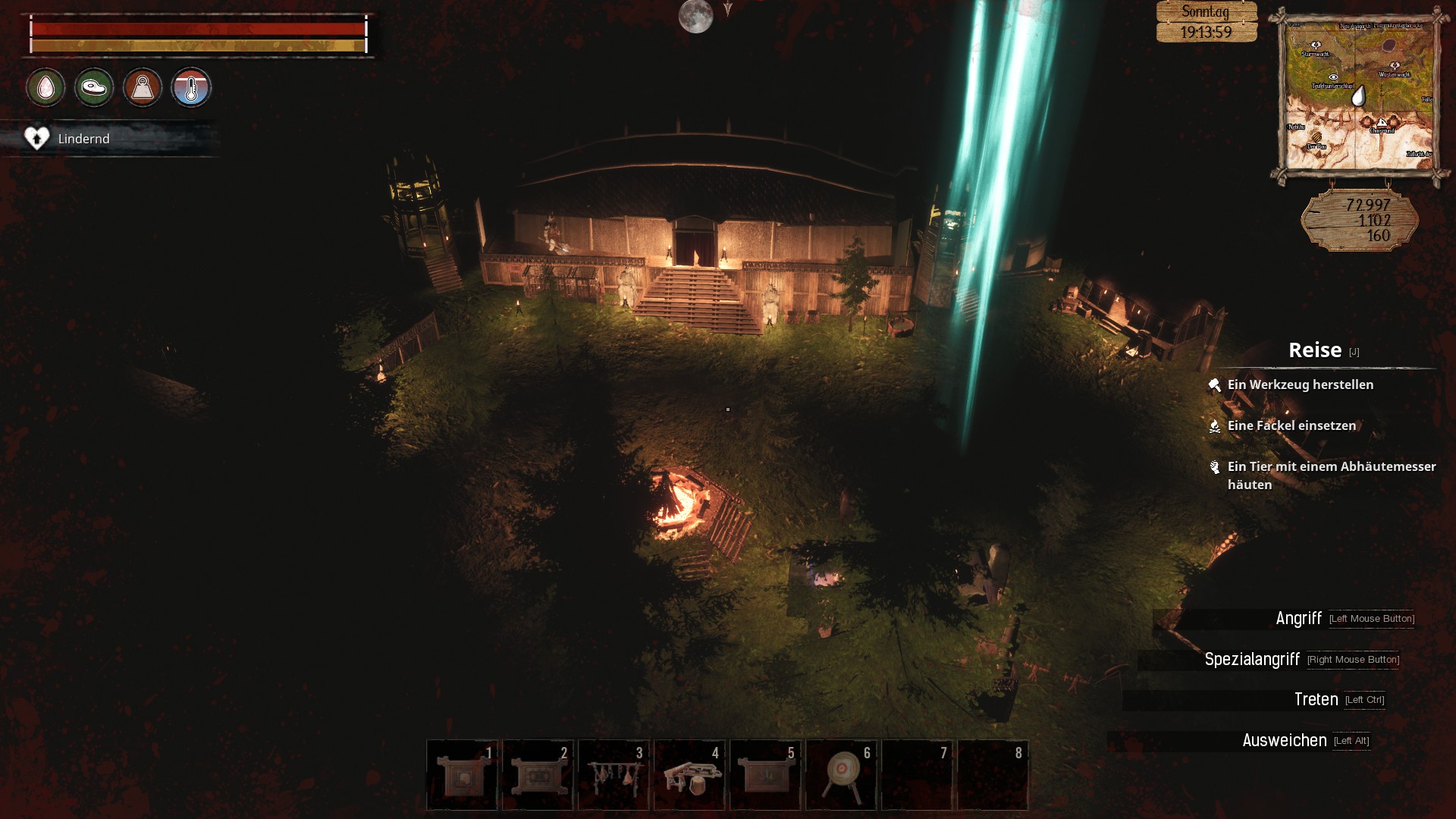Open the Reise journey header
Viewport: 1456px width, 819px height.
coord(1315,350)
